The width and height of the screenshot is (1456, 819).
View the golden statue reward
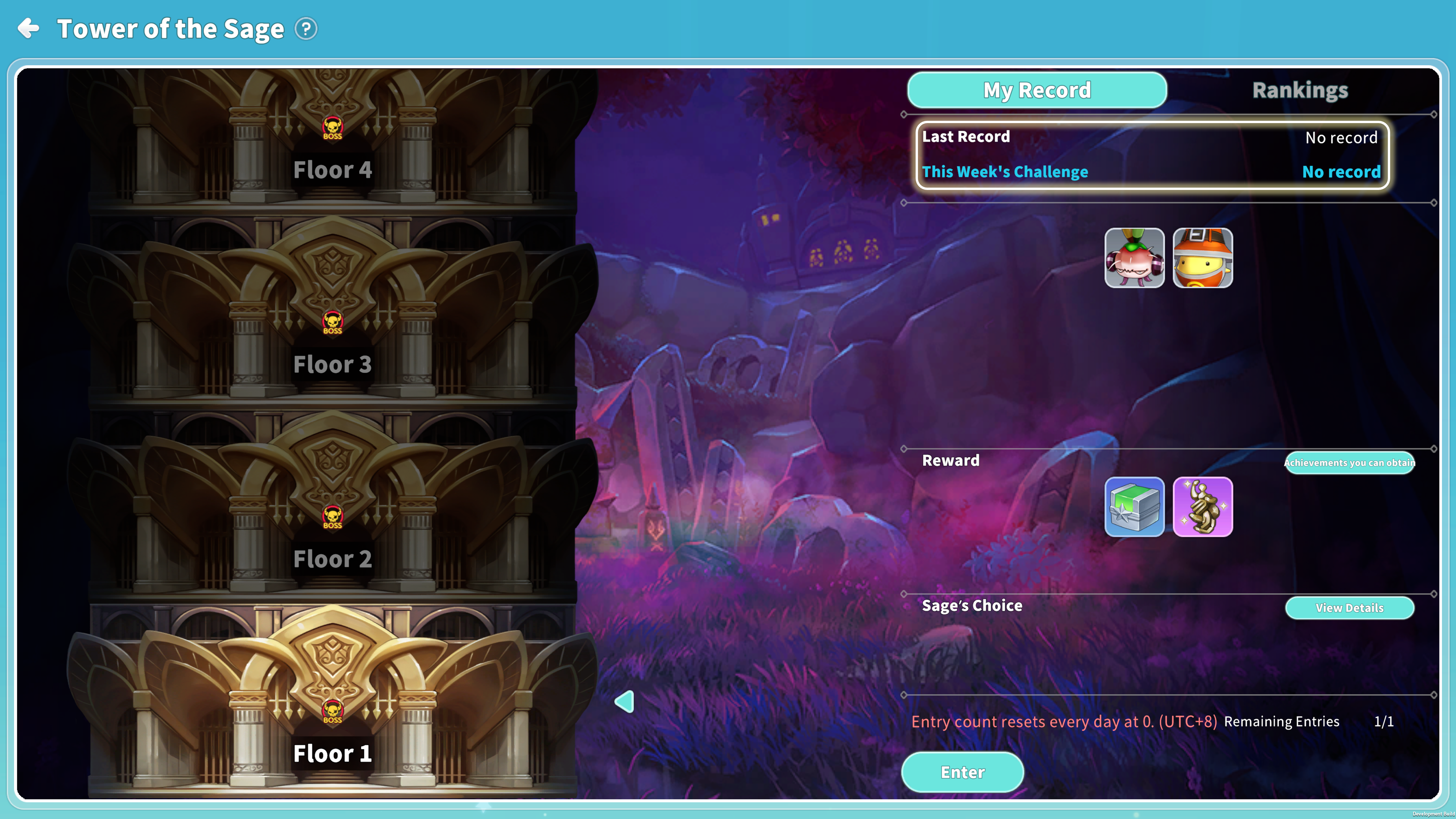click(x=1202, y=506)
